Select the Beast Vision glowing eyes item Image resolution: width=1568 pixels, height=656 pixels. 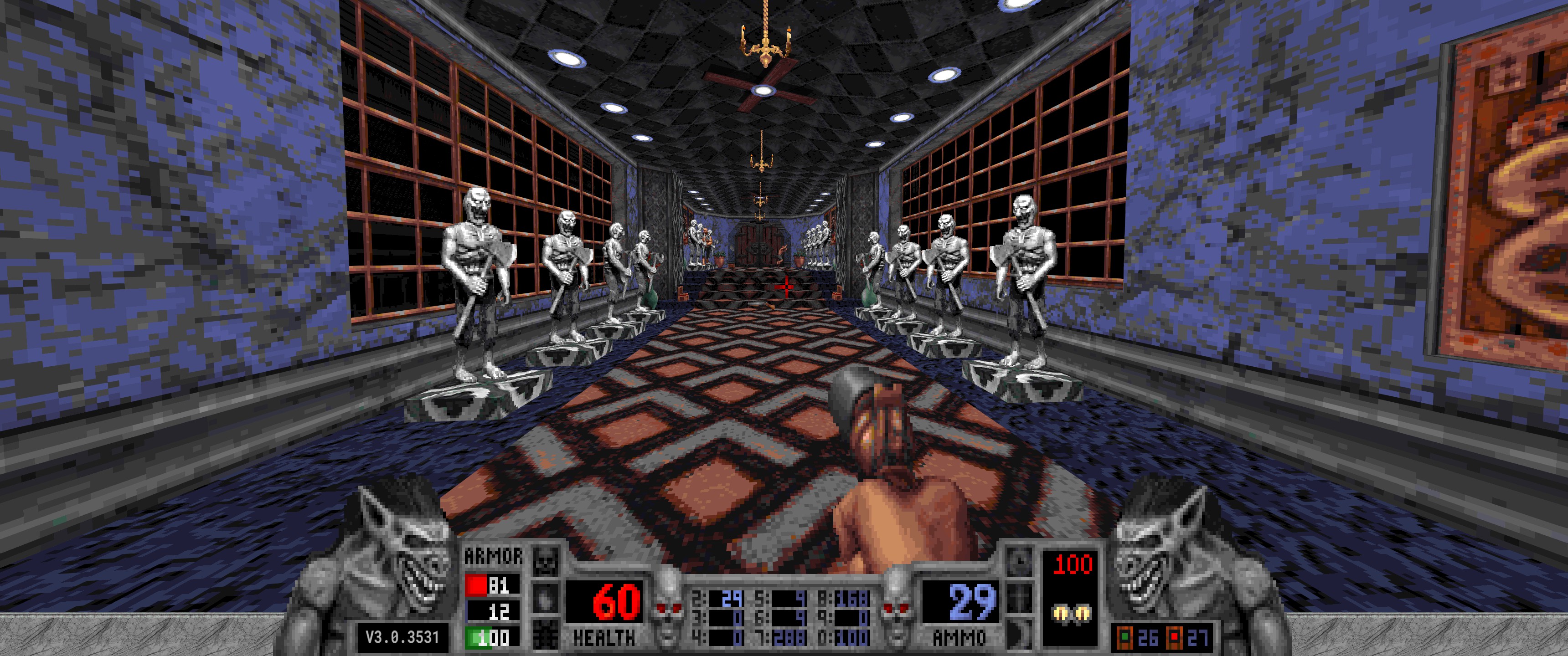tap(1072, 613)
